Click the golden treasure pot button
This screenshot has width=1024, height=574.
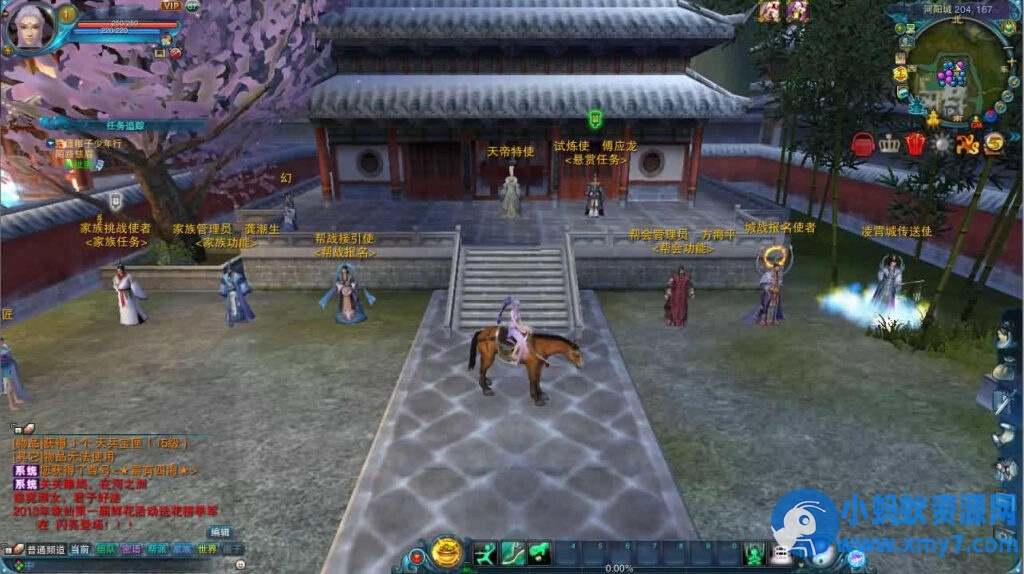[447, 552]
